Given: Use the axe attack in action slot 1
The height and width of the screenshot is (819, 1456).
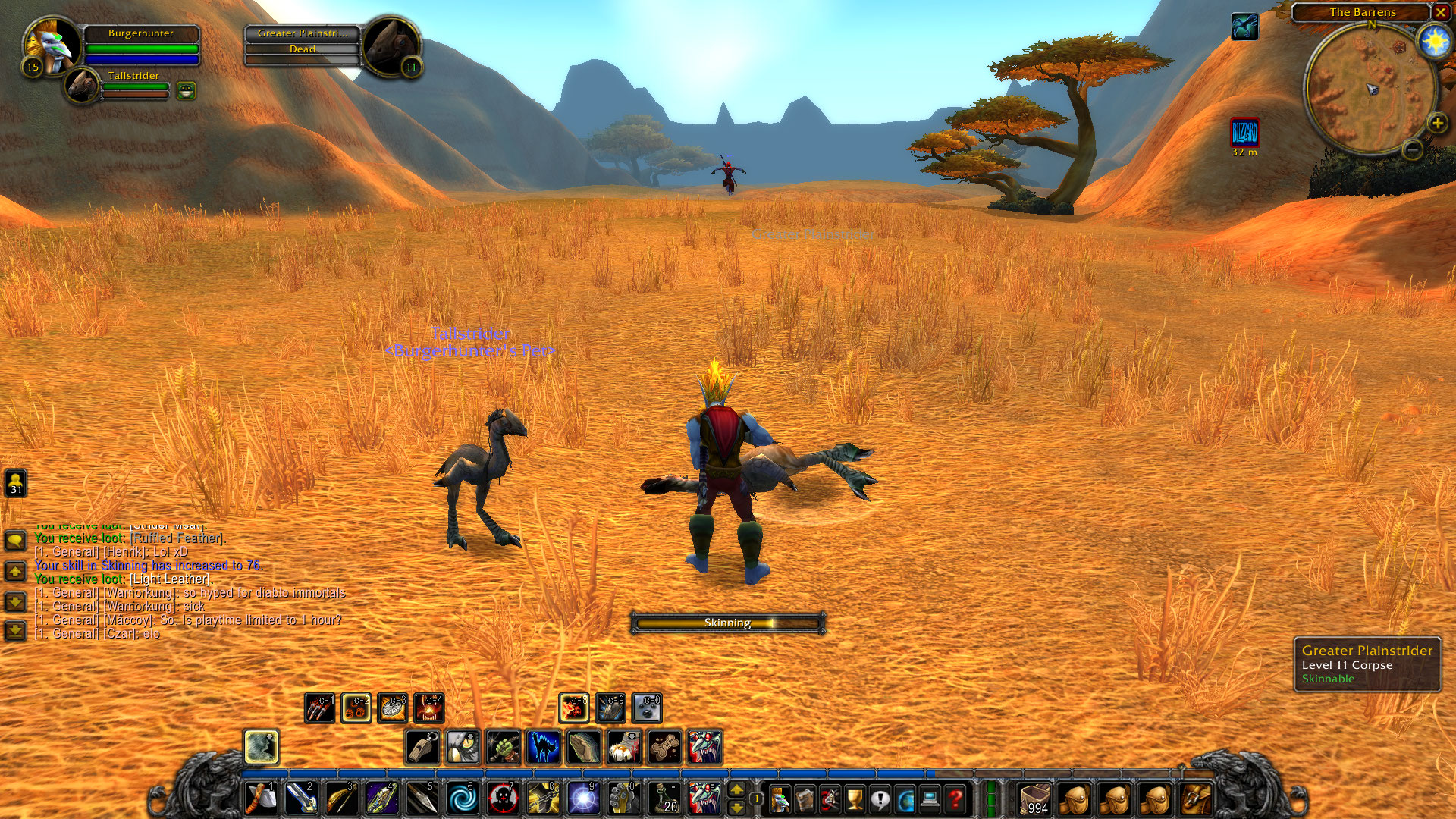Looking at the screenshot, I should pos(262,799).
